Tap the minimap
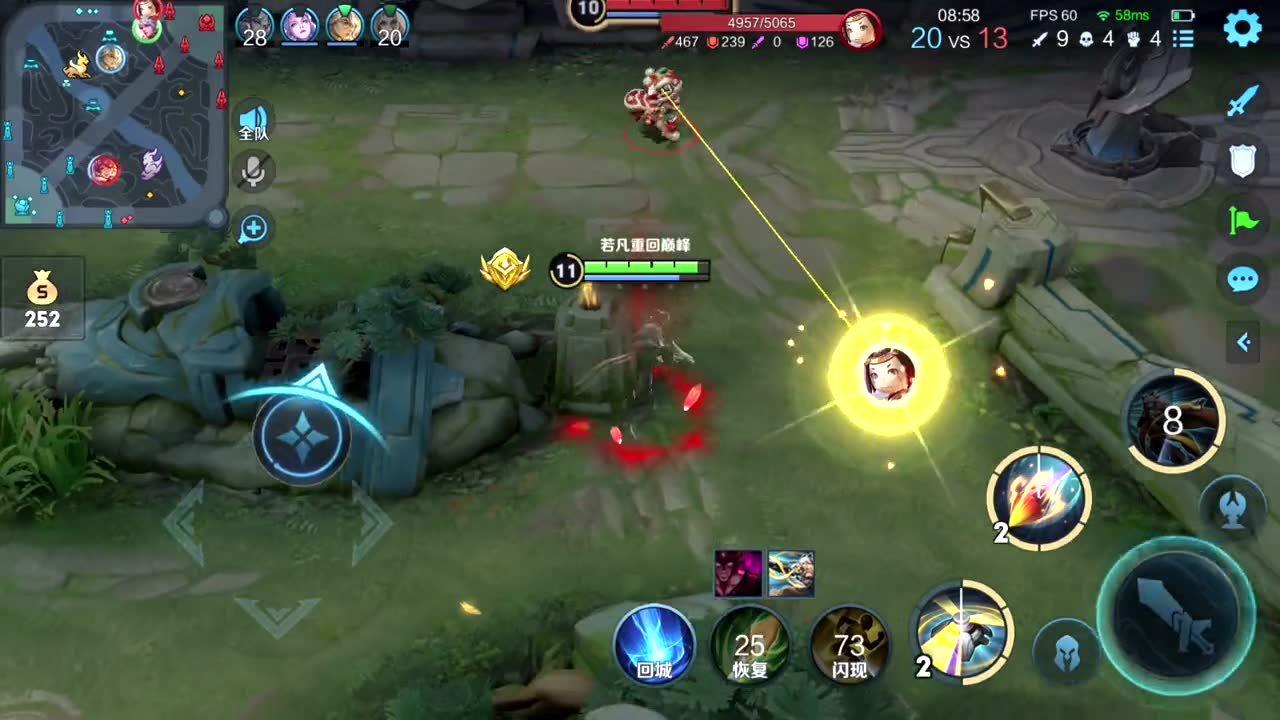This screenshot has width=1280, height=720. [x=110, y=113]
